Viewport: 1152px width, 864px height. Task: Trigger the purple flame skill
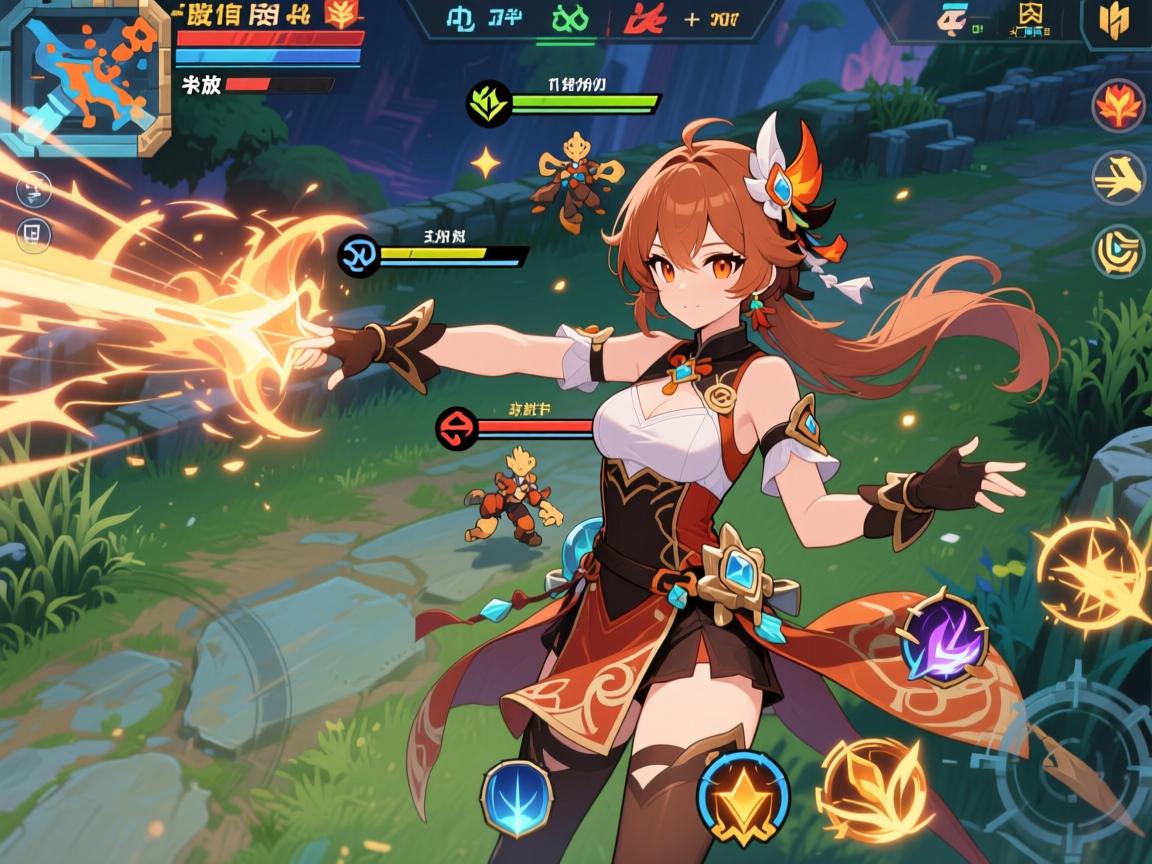click(x=943, y=642)
